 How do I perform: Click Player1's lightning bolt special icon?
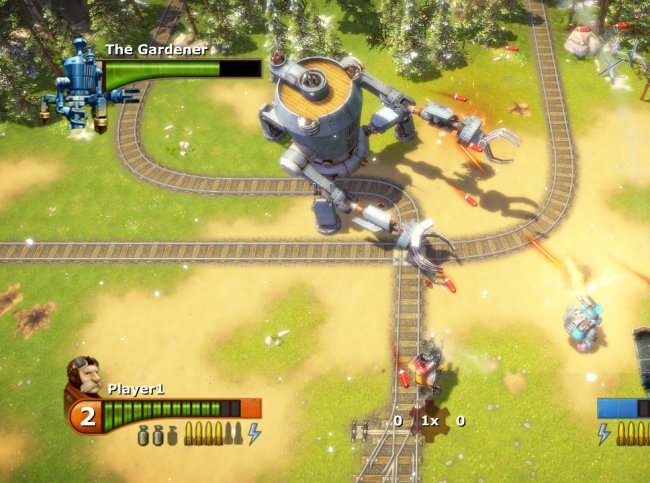tap(254, 433)
